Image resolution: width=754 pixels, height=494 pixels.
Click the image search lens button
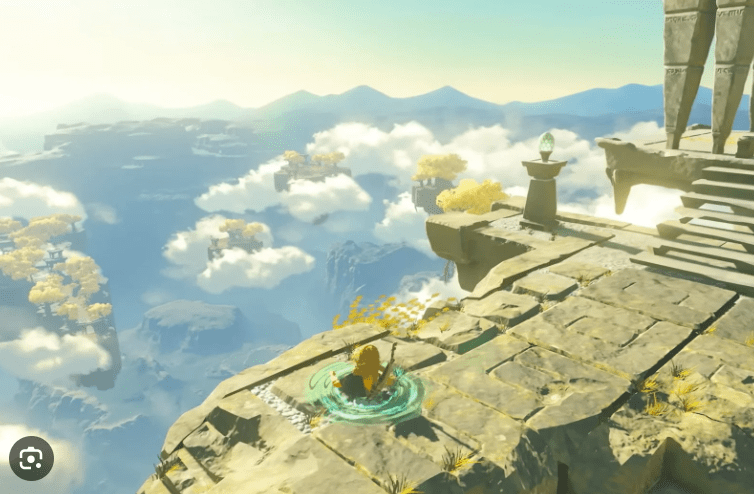tap(31, 458)
